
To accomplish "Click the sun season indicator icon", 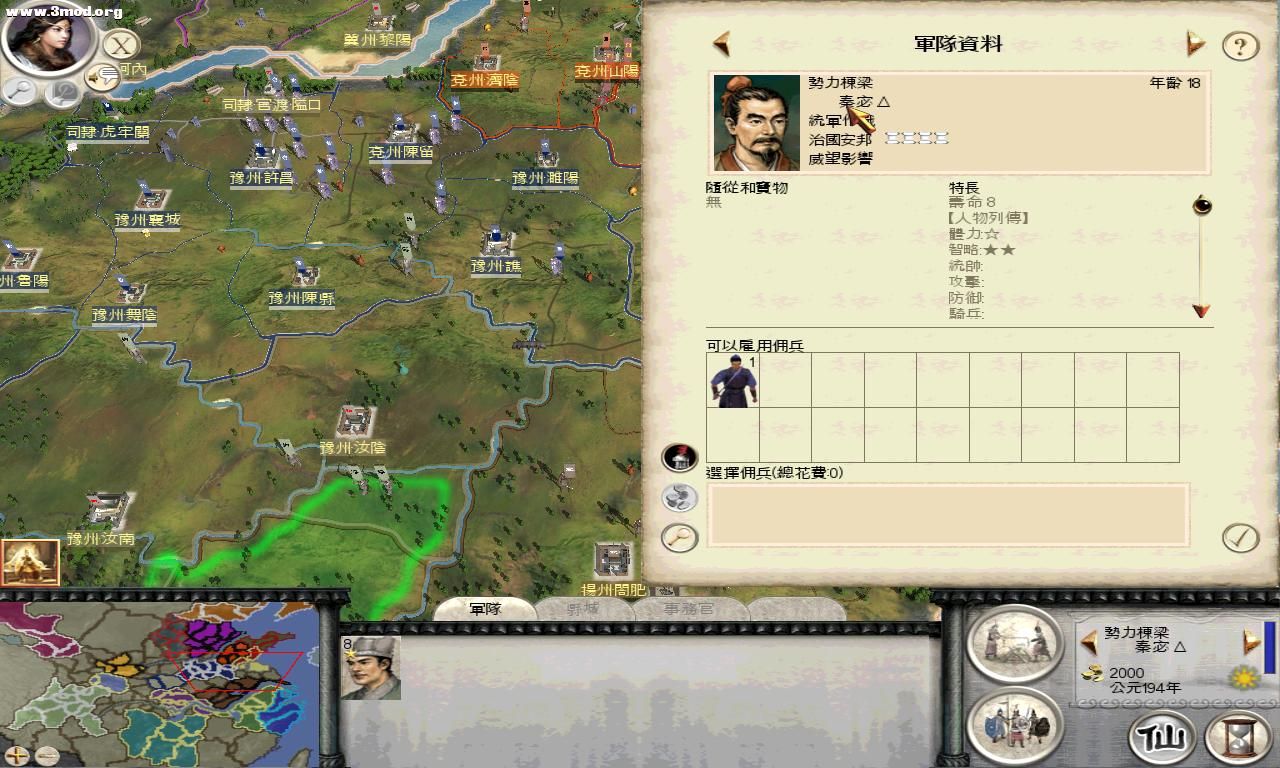I will point(1243,677).
